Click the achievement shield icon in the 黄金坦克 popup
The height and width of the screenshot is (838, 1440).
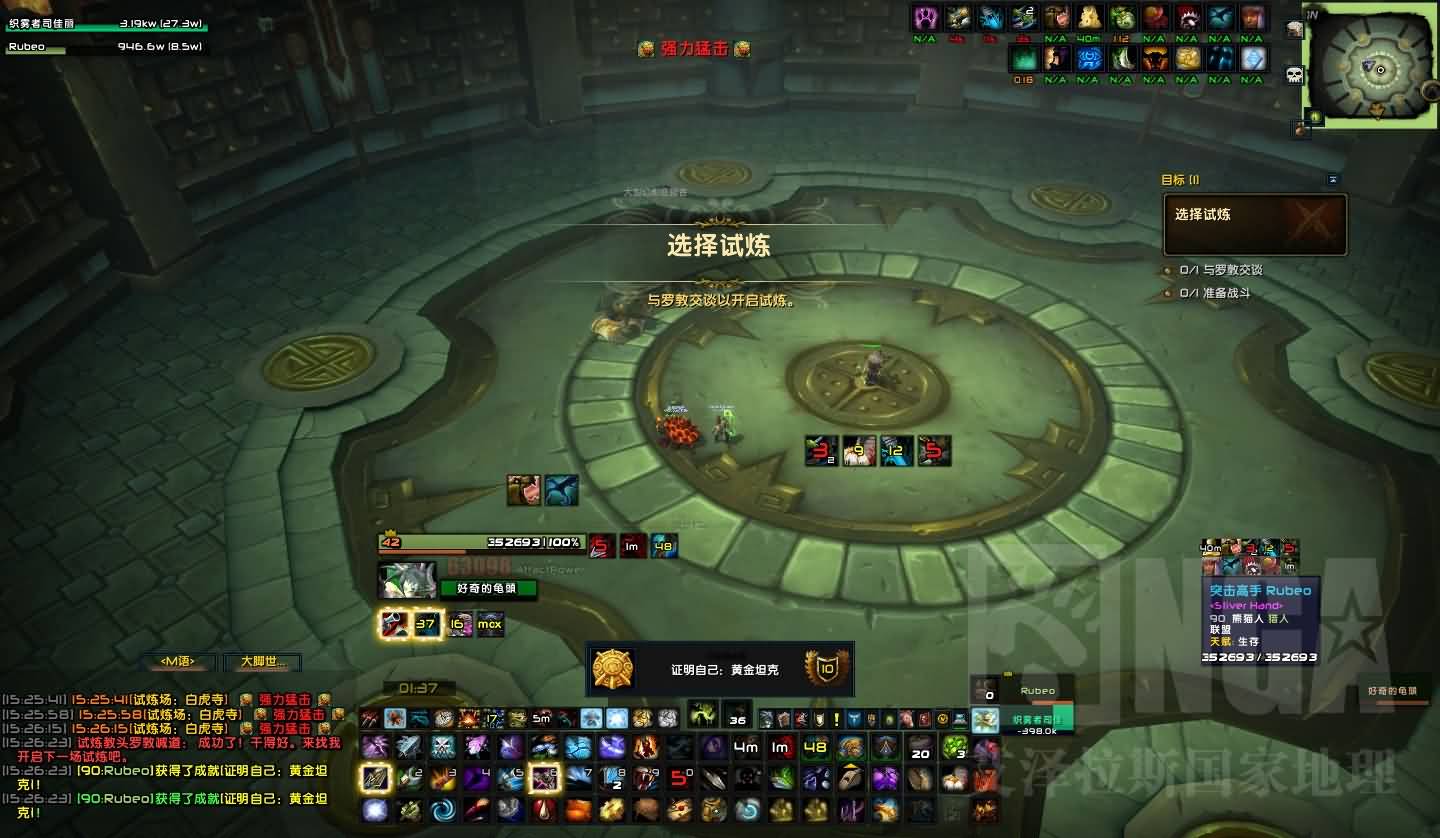click(827, 667)
